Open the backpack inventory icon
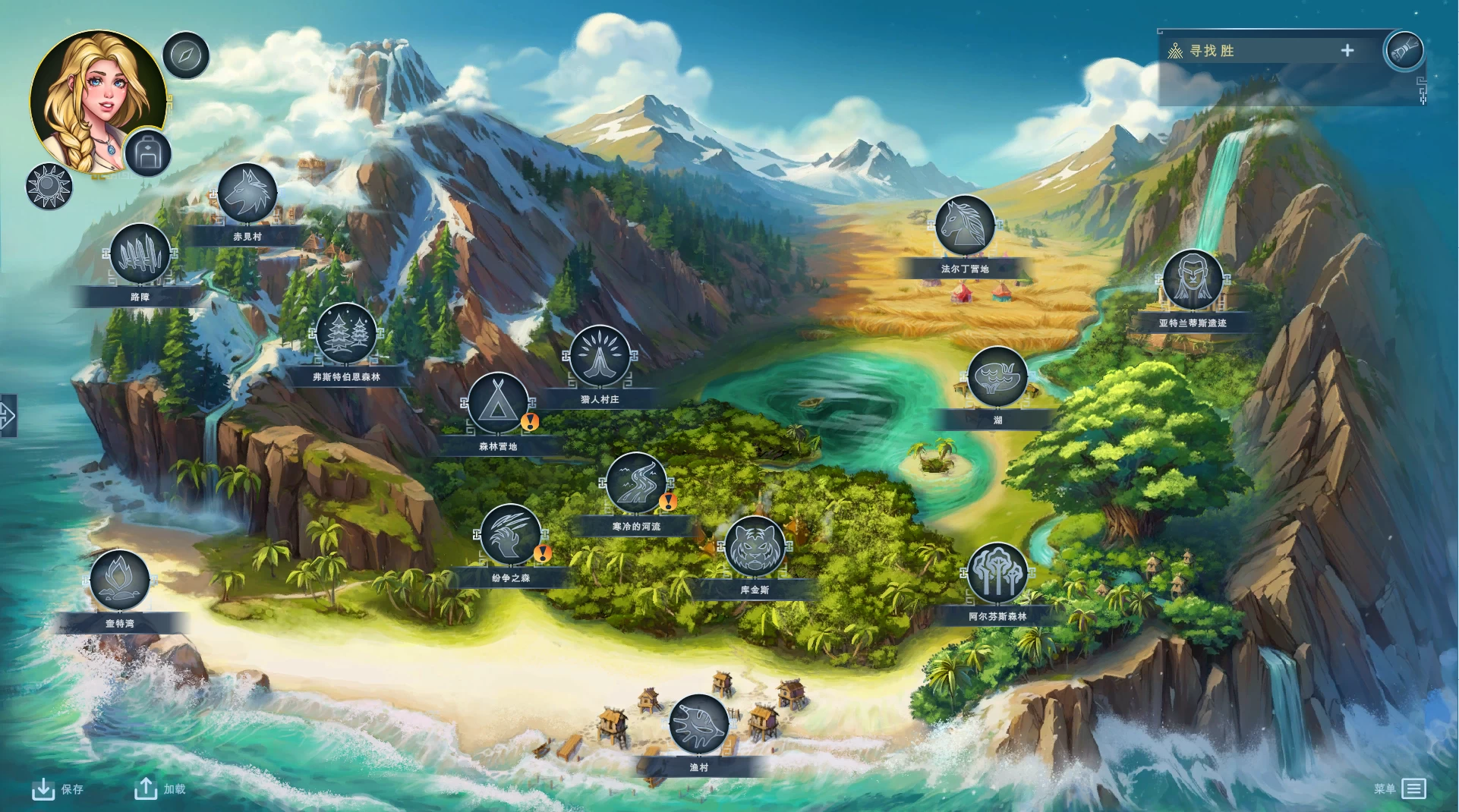Image resolution: width=1459 pixels, height=812 pixels. [x=147, y=153]
